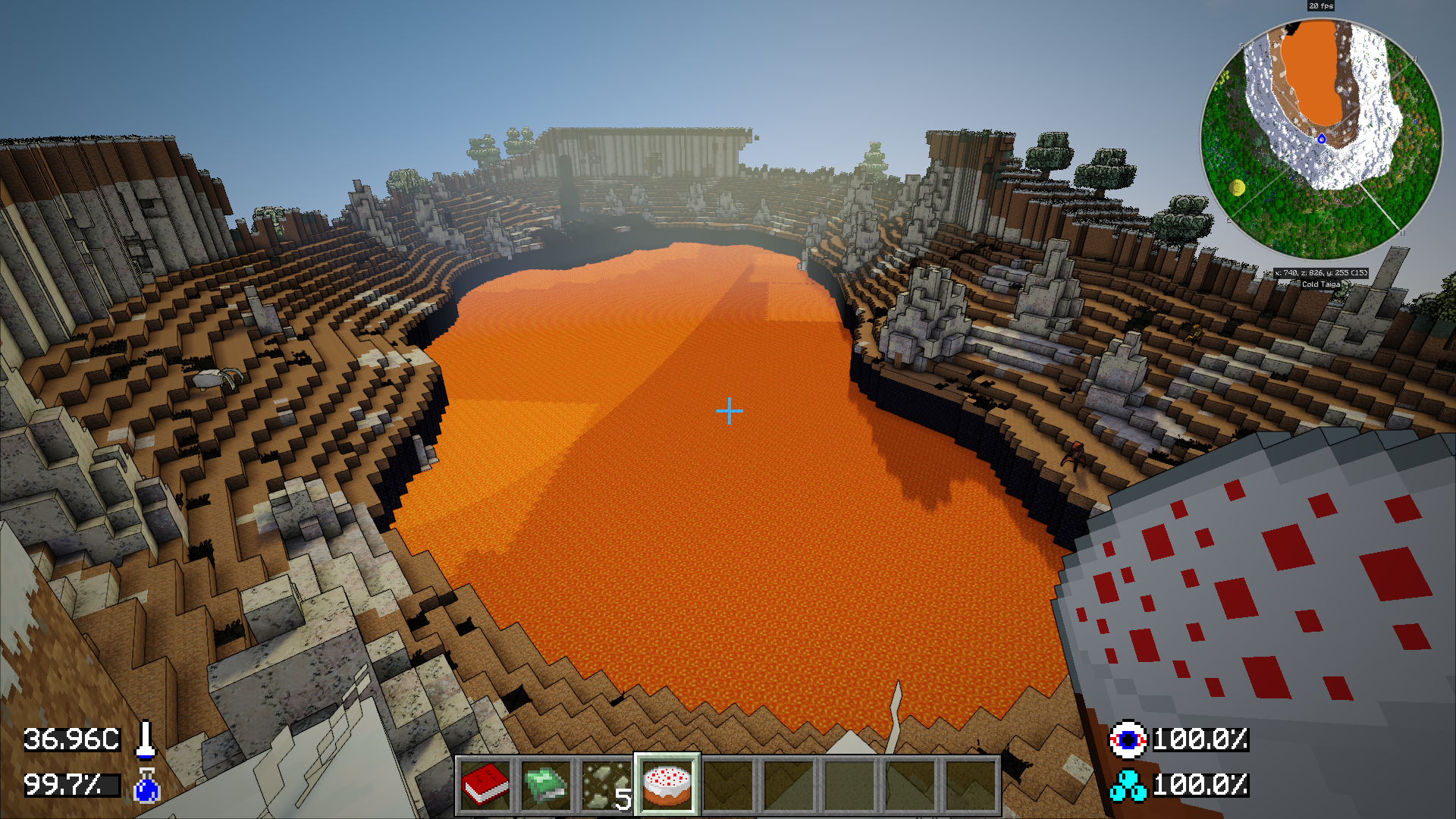Image resolution: width=1456 pixels, height=819 pixels.
Task: Choose the stack of five rock pieces
Action: (607, 785)
